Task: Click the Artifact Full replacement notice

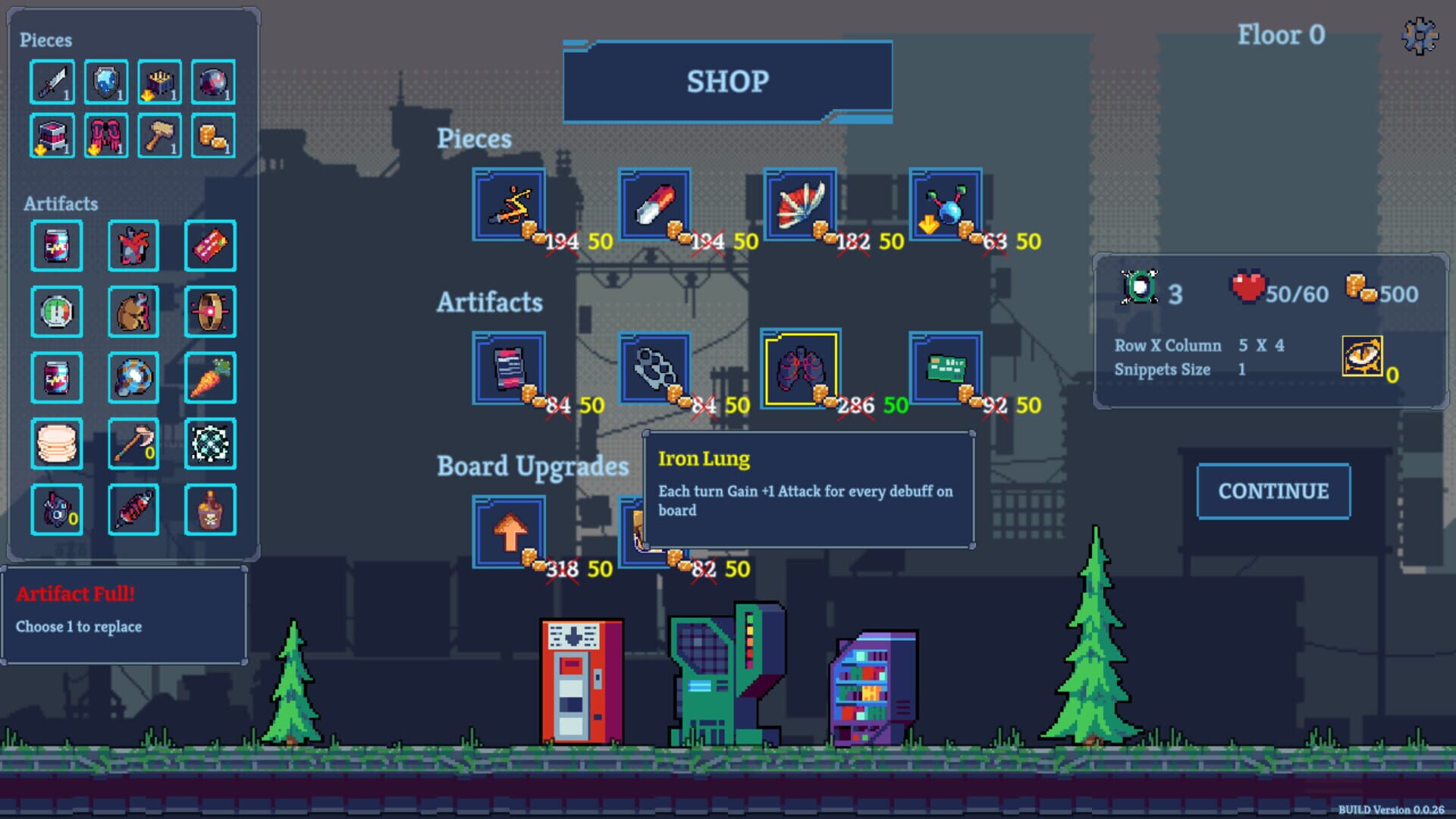Action: pyautogui.click(x=126, y=610)
